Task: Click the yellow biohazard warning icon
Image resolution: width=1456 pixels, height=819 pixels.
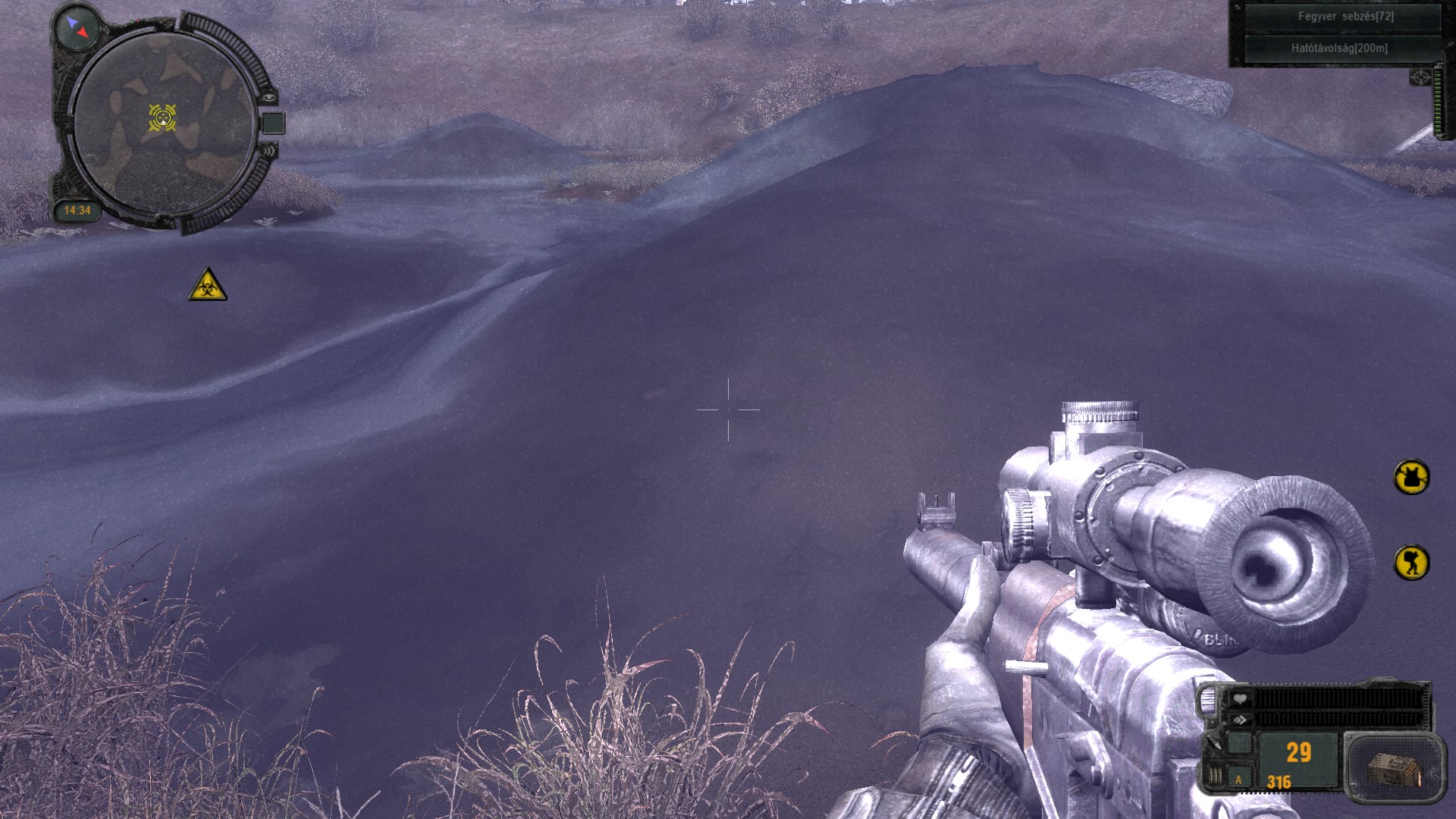Action: (207, 286)
